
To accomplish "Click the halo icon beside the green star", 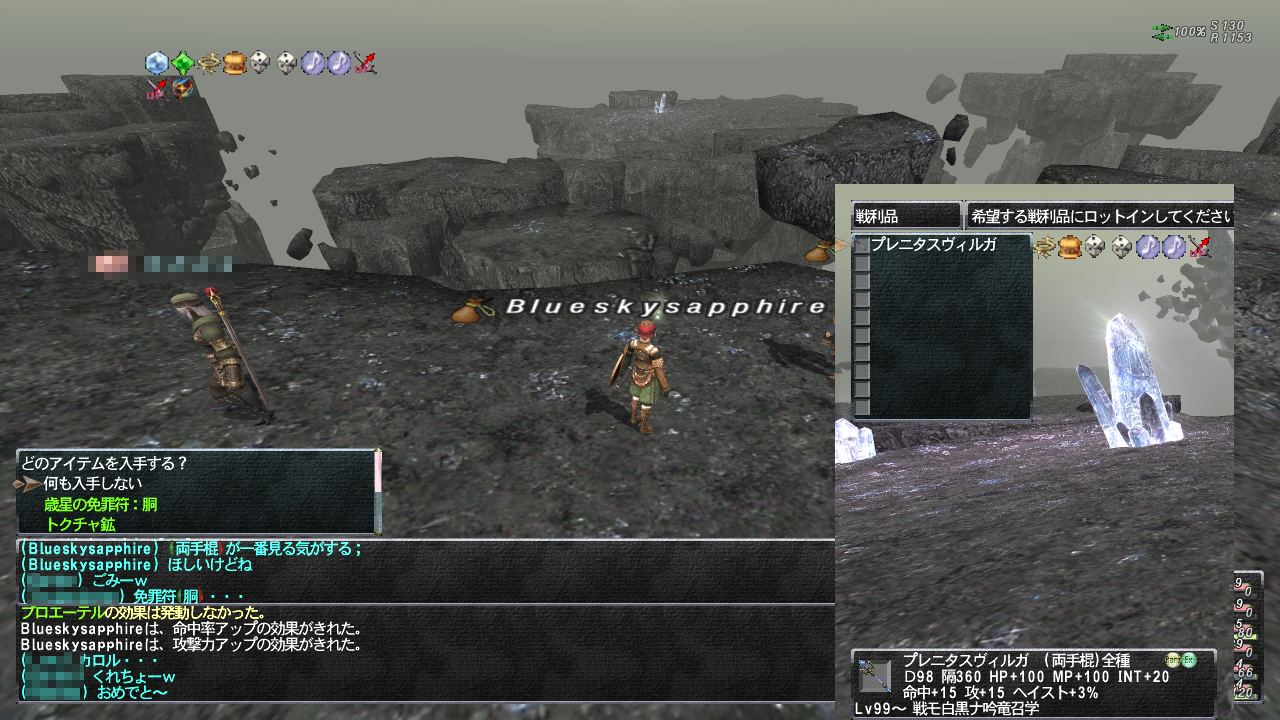I will tap(208, 64).
